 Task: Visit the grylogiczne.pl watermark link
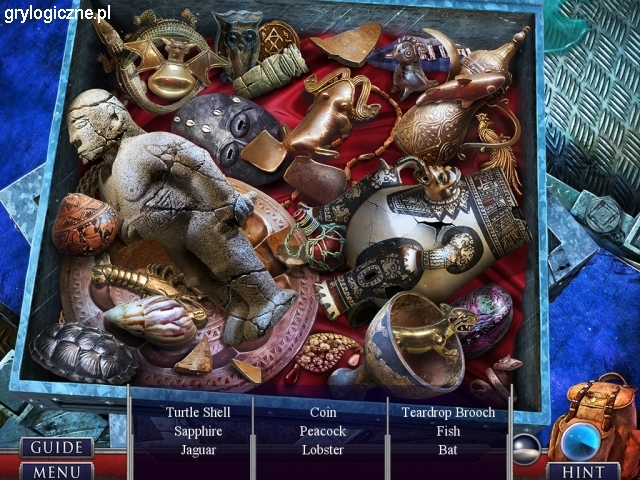coord(56,14)
